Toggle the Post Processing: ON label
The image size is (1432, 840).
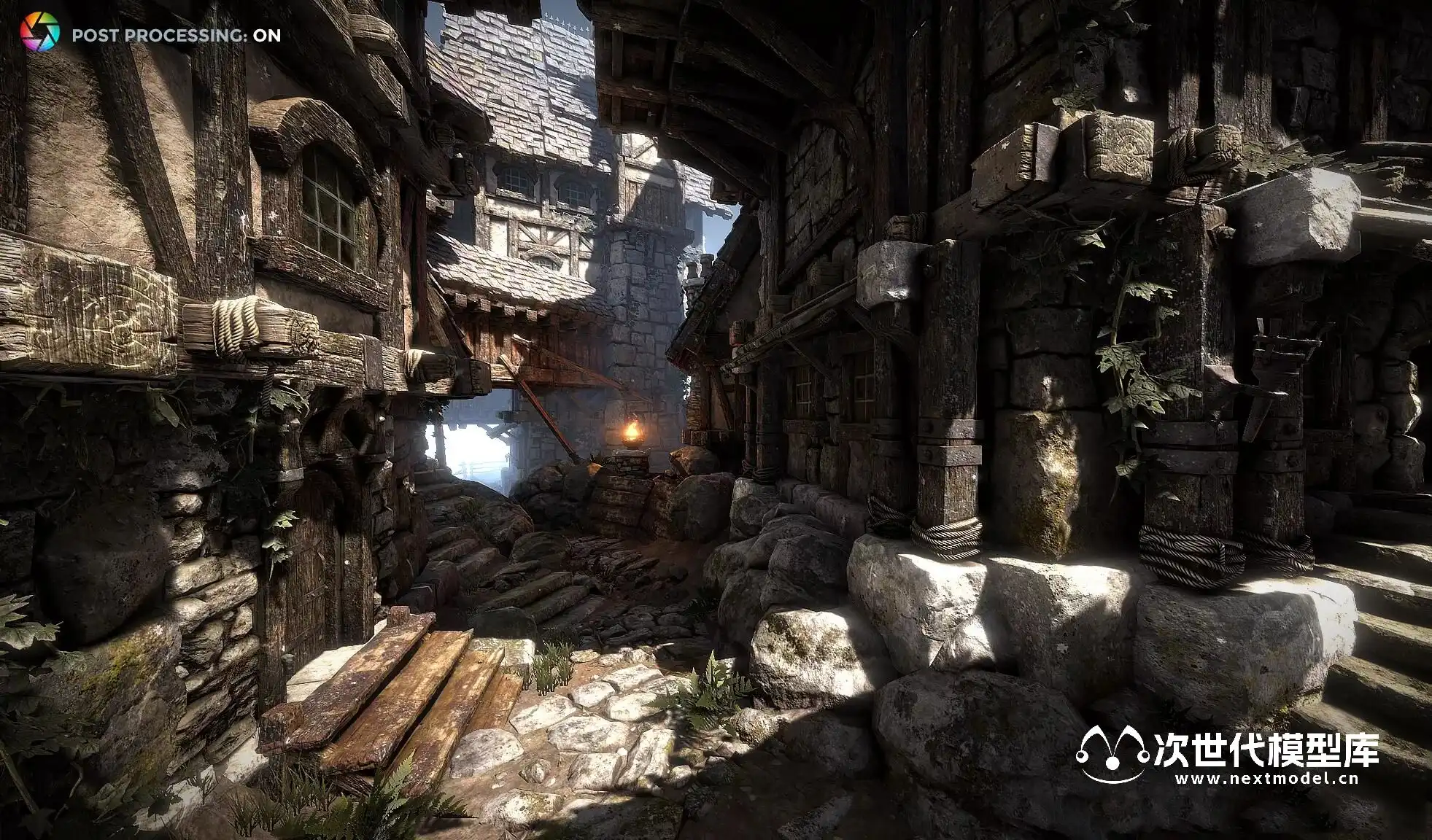tap(176, 35)
